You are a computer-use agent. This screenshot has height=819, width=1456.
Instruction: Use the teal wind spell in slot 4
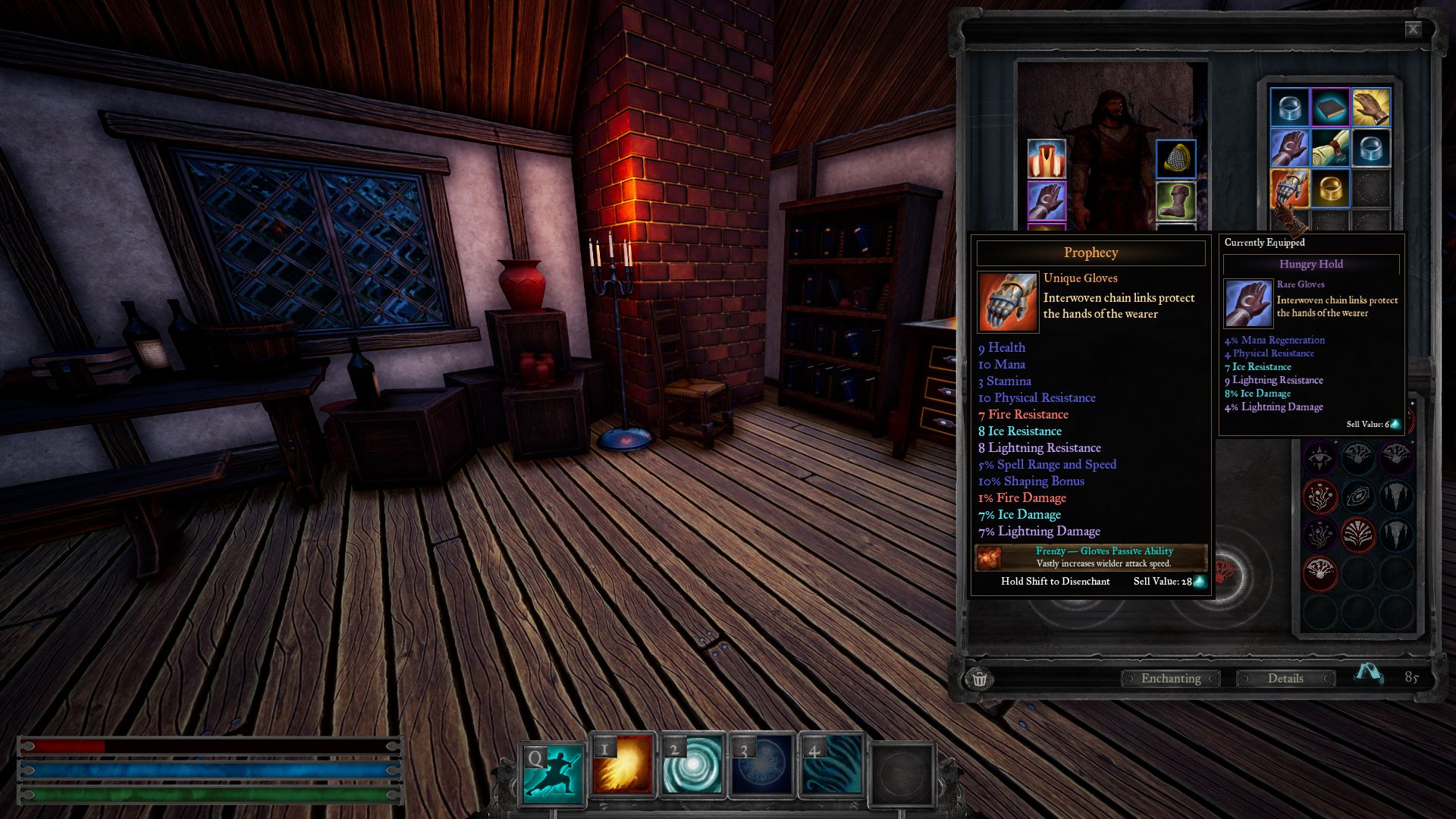point(831,767)
